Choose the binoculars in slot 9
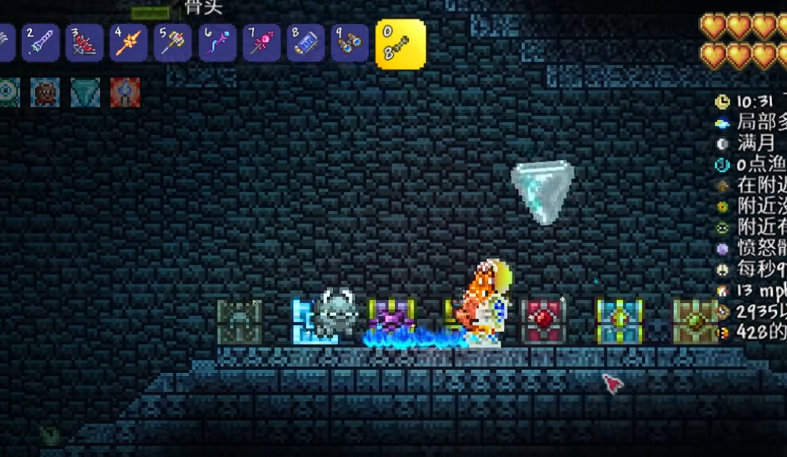The width and height of the screenshot is (787, 457). click(349, 44)
